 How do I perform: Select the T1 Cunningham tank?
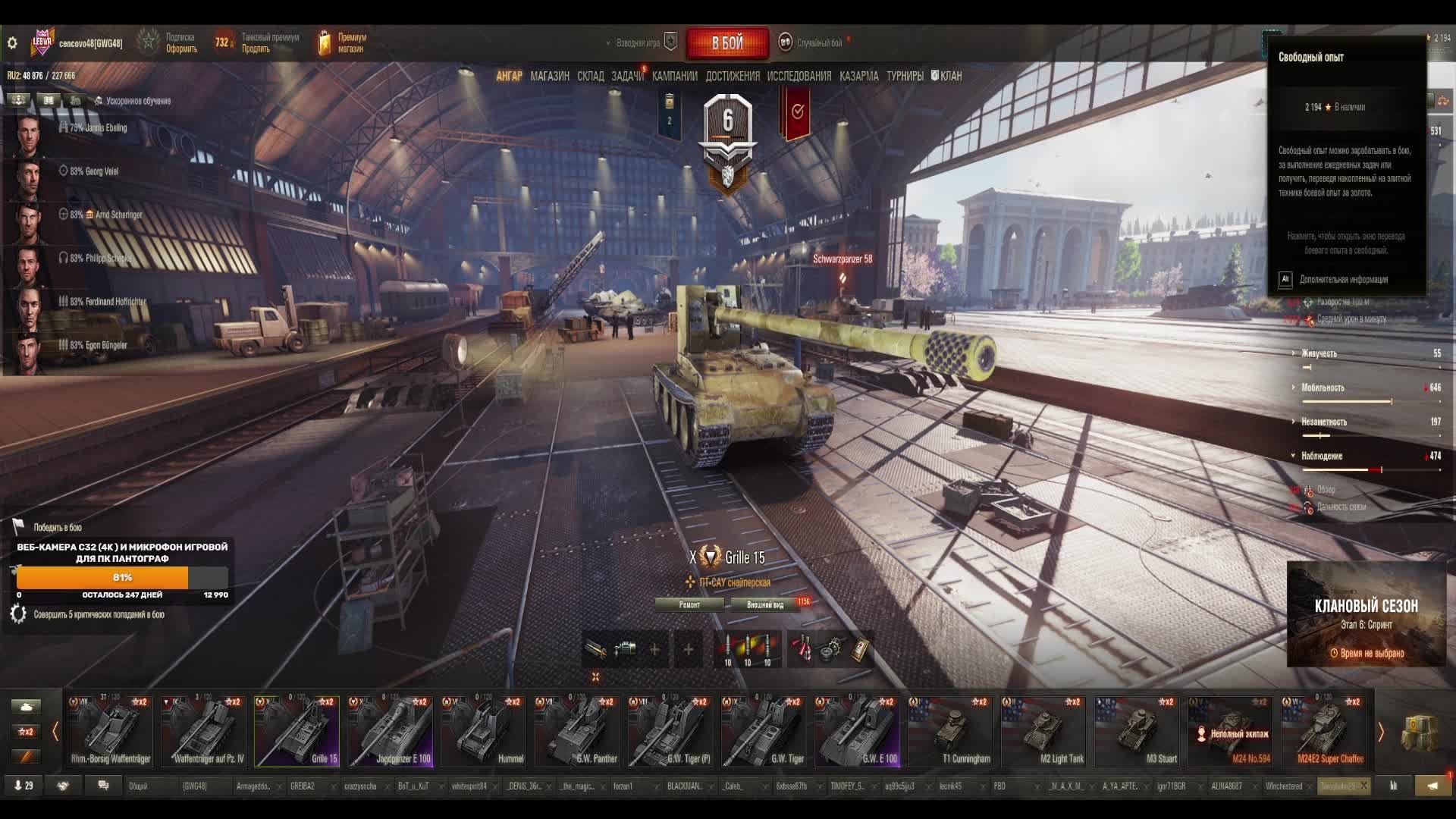coord(950,731)
